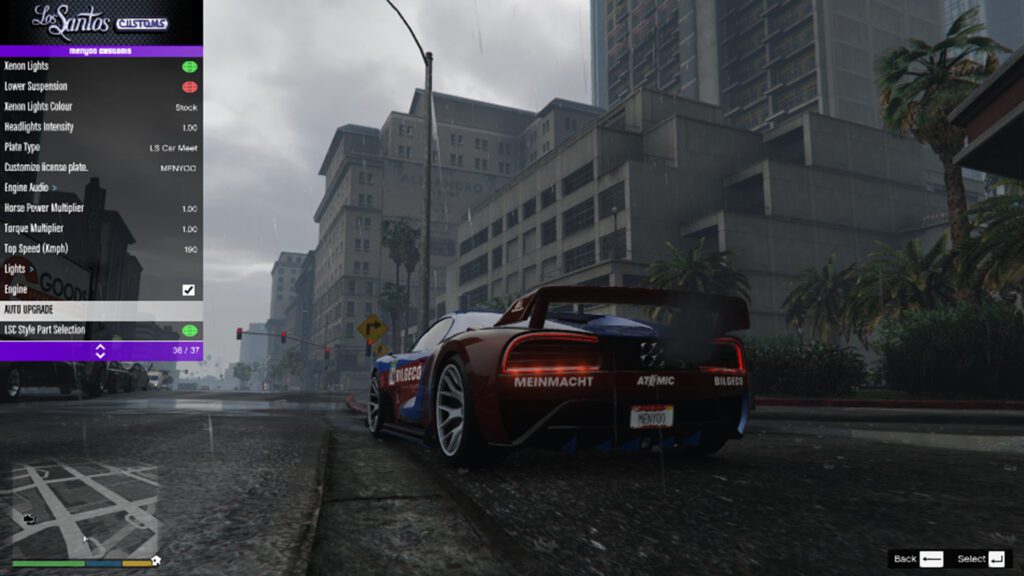Click the menu scroll arrows indicator
1024x576 pixels.
[x=100, y=351]
